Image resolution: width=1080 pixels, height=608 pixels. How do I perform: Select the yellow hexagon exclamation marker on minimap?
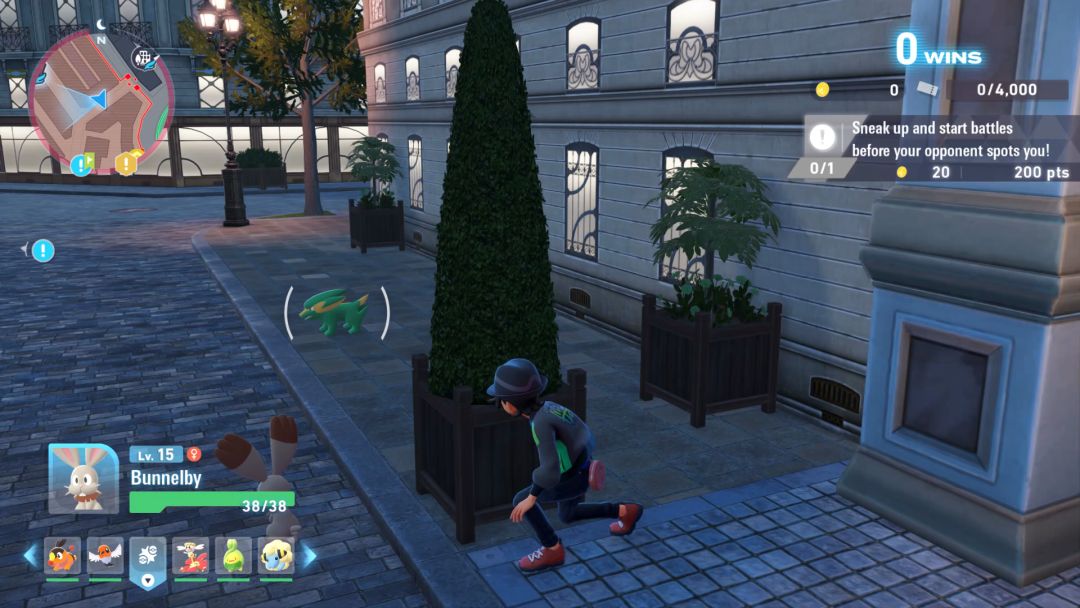pos(126,163)
